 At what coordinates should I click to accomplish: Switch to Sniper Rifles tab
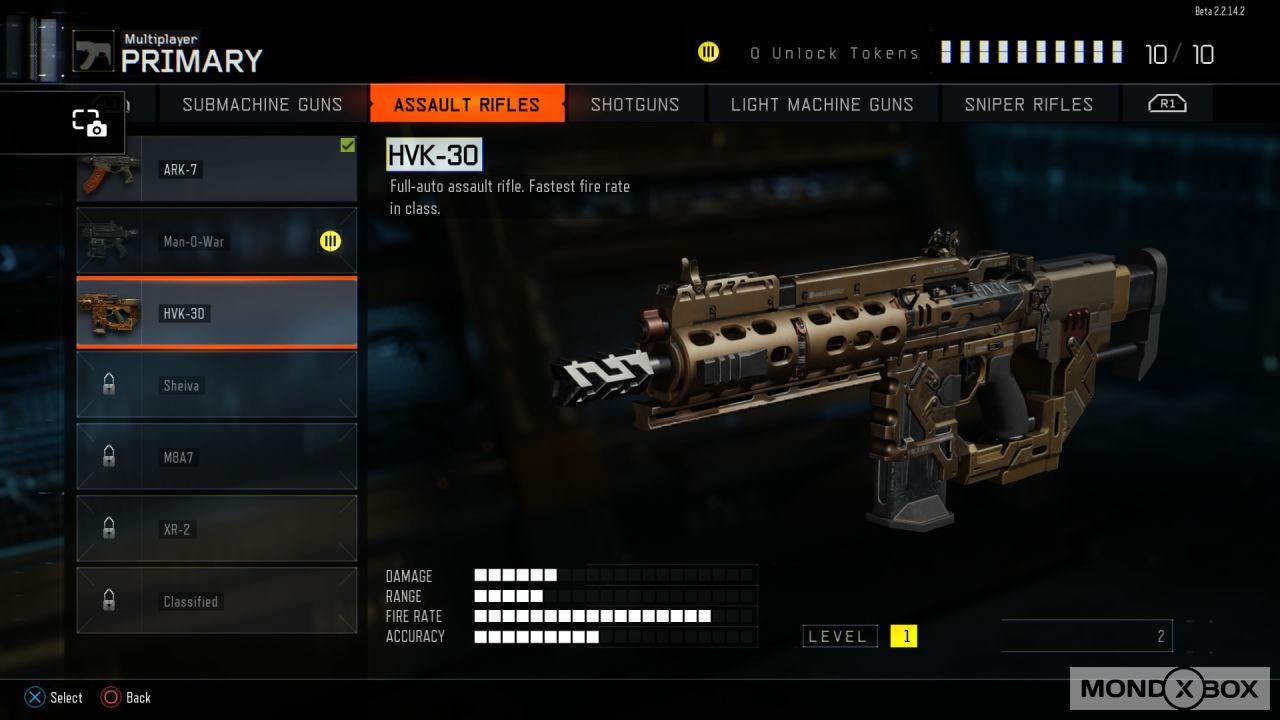[x=1029, y=104]
